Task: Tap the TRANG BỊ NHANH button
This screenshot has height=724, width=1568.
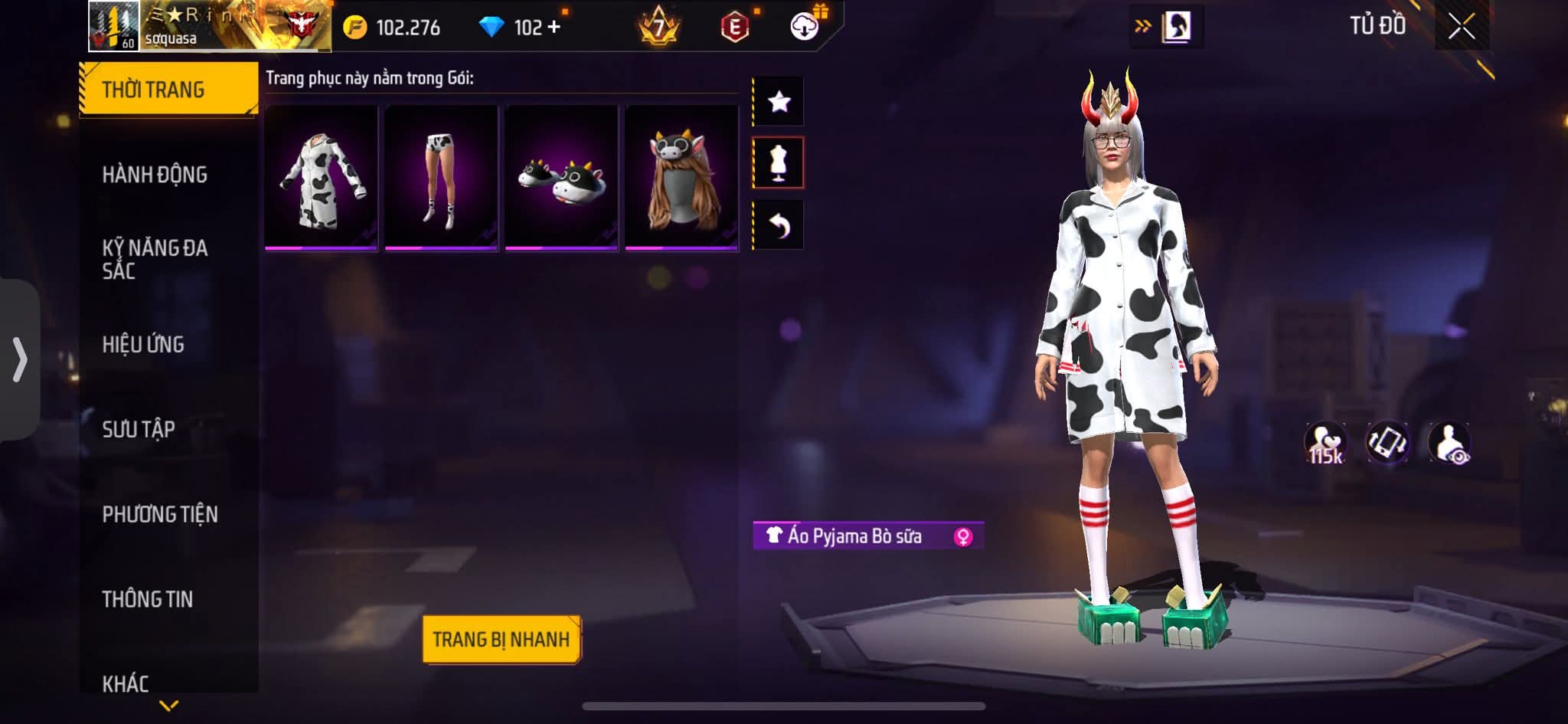Action: pos(501,639)
